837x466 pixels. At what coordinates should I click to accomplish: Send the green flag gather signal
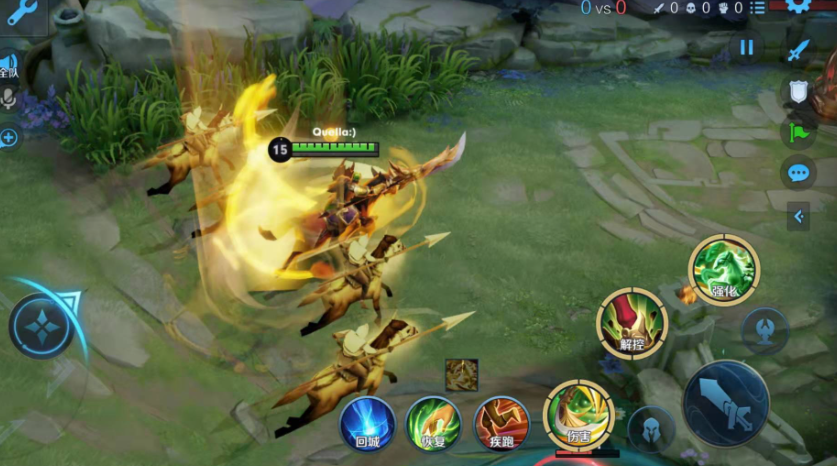pos(798,132)
